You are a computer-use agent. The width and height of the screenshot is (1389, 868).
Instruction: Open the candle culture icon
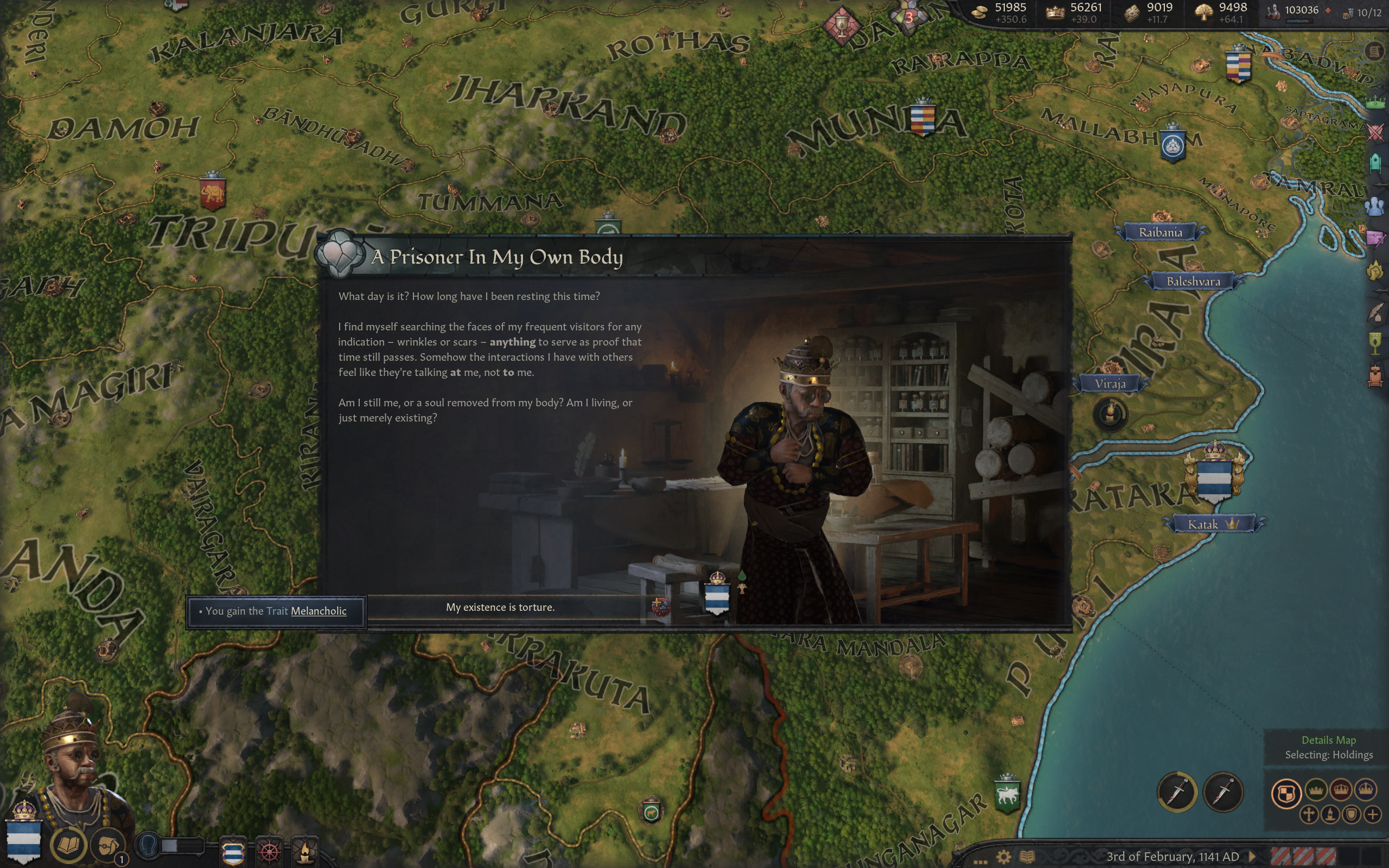click(x=305, y=851)
